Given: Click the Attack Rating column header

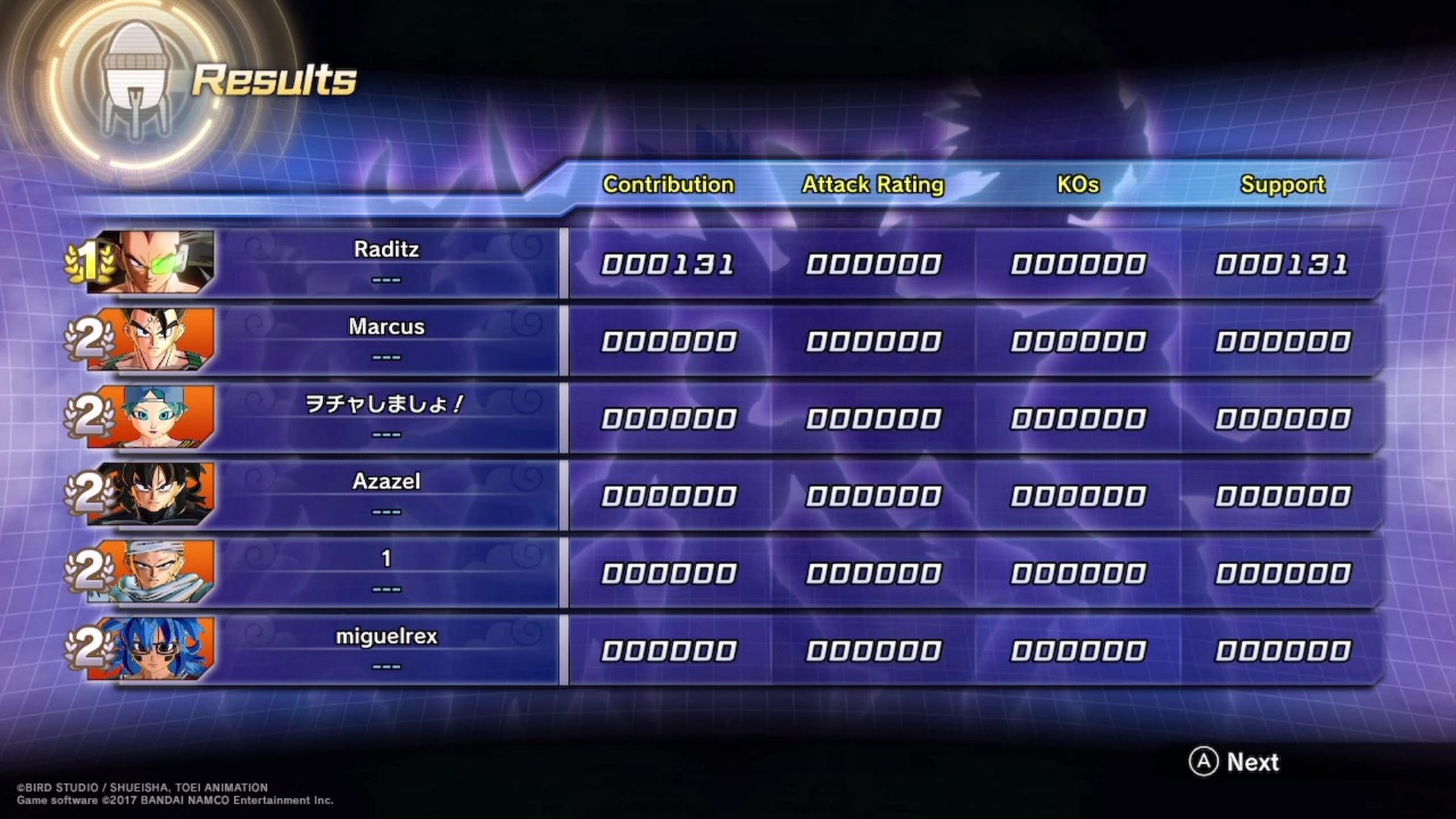Looking at the screenshot, I should (x=873, y=184).
